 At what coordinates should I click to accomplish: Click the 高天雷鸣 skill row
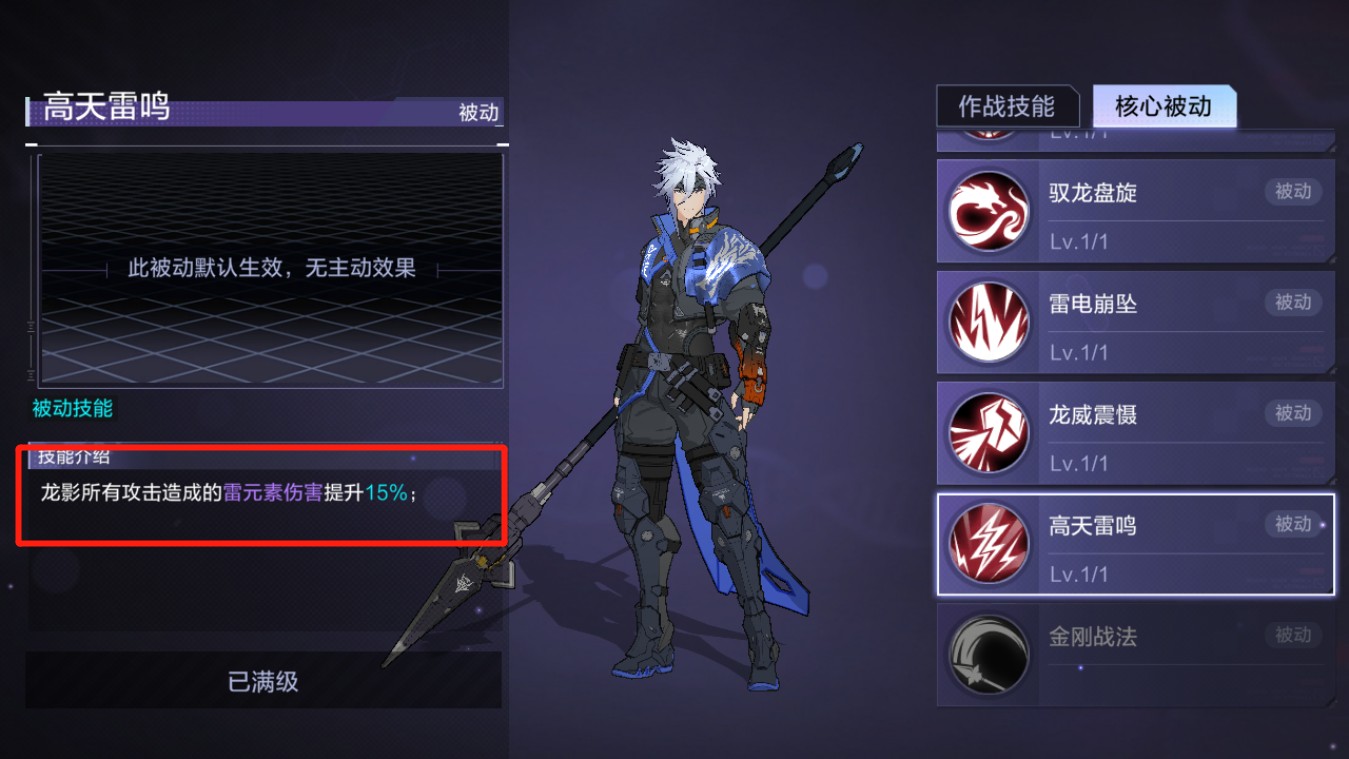coord(1135,544)
